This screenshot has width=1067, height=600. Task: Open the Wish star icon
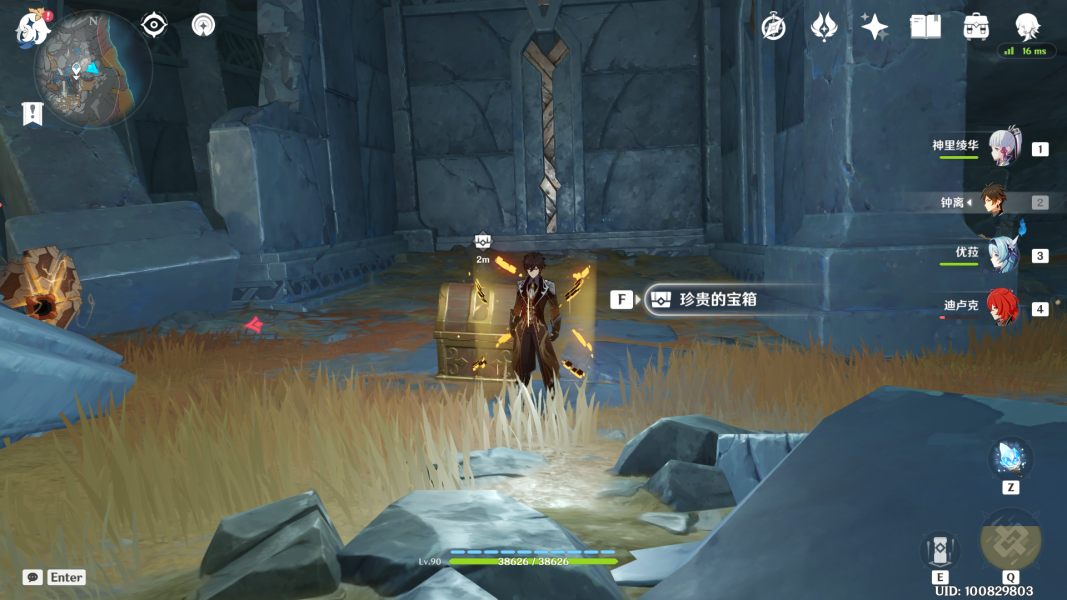pos(875,27)
